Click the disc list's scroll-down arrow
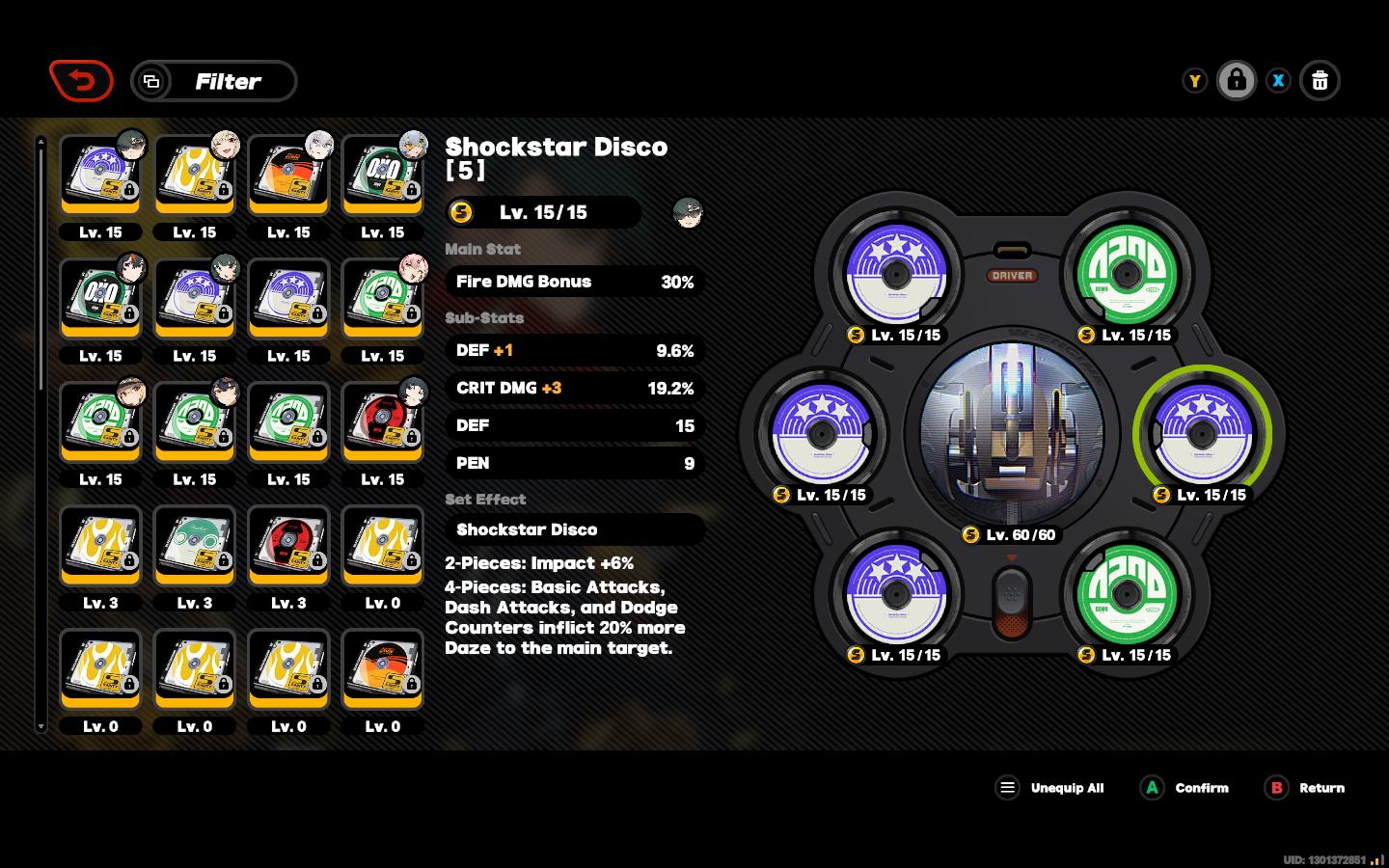The height and width of the screenshot is (868, 1389). (x=41, y=726)
